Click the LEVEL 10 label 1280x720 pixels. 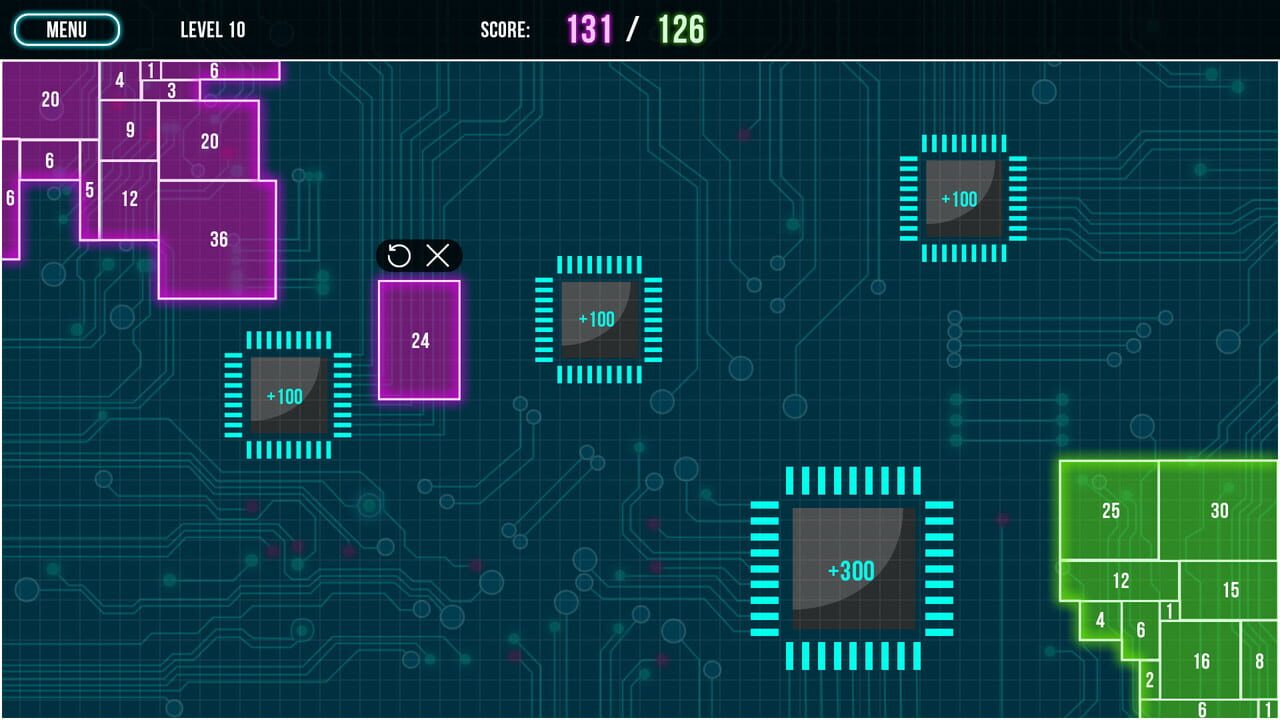click(212, 29)
